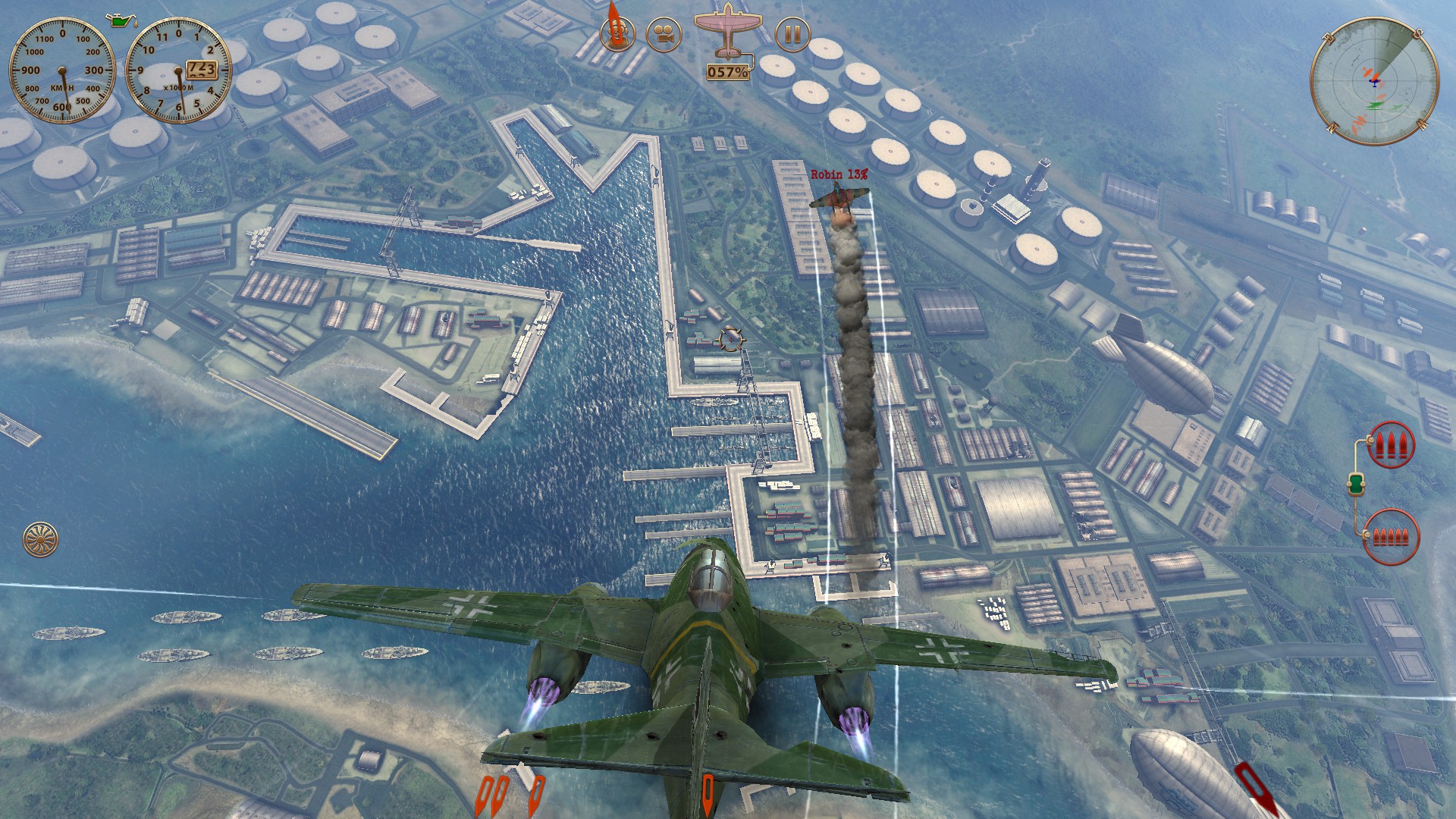Fire a rocket using the rocket button

(617, 33)
